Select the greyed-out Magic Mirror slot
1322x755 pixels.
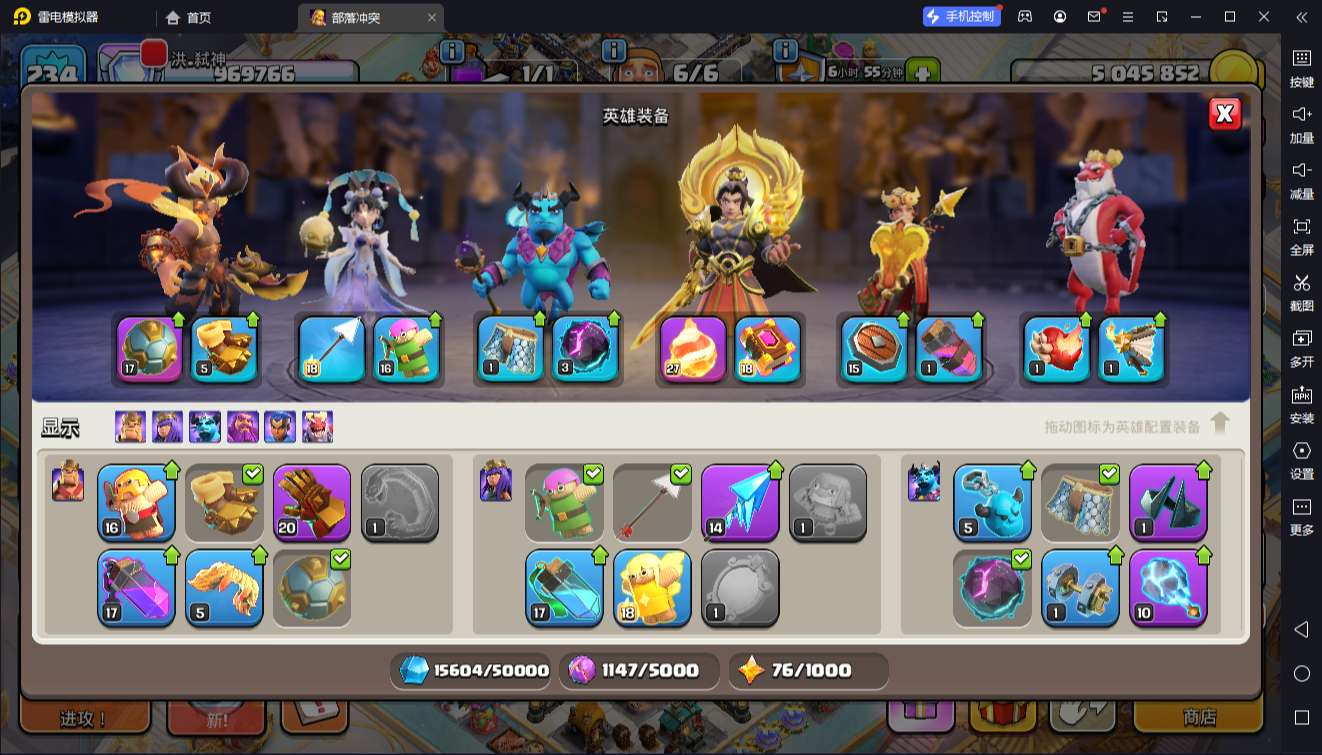(740, 587)
